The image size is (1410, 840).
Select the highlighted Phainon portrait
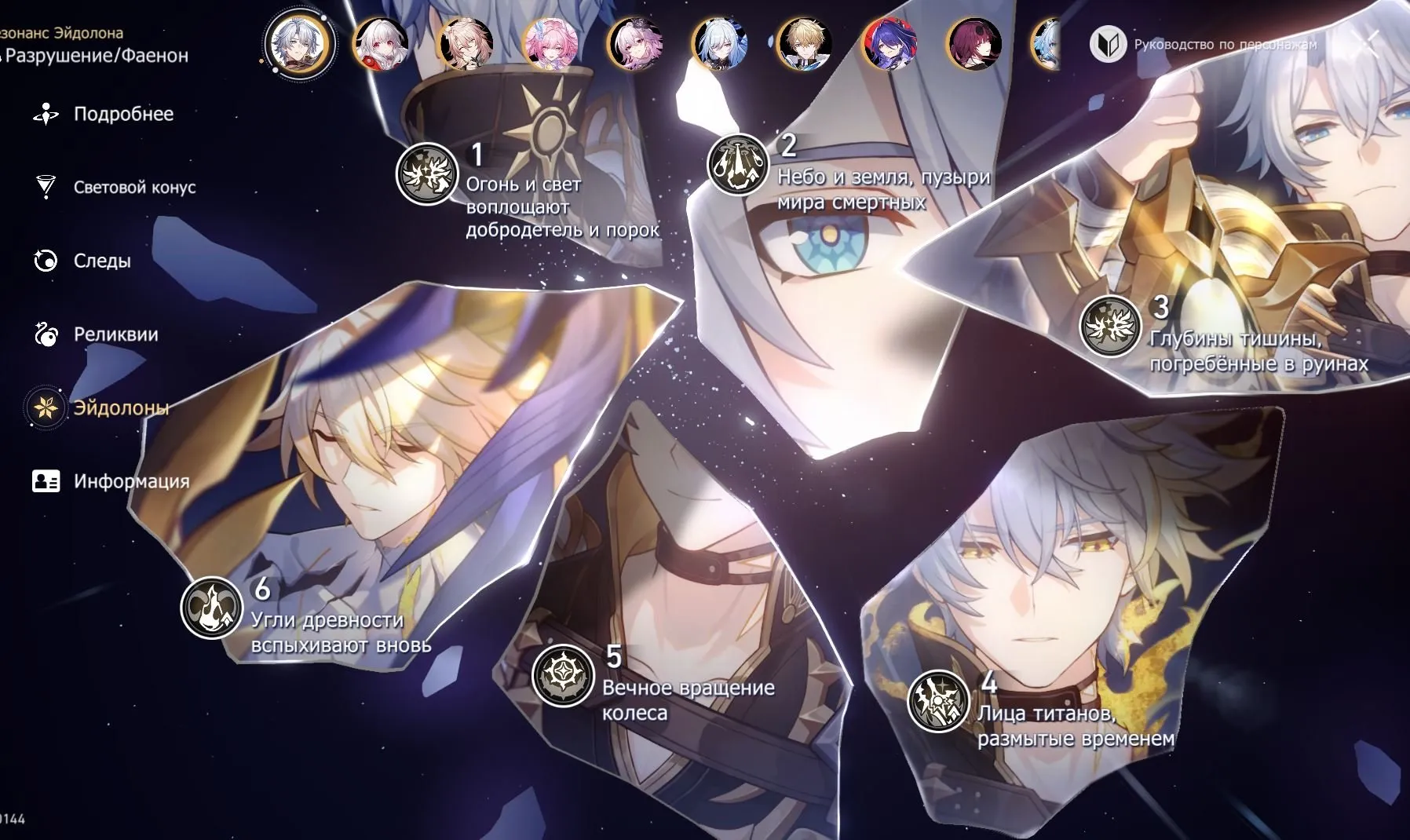coord(300,44)
